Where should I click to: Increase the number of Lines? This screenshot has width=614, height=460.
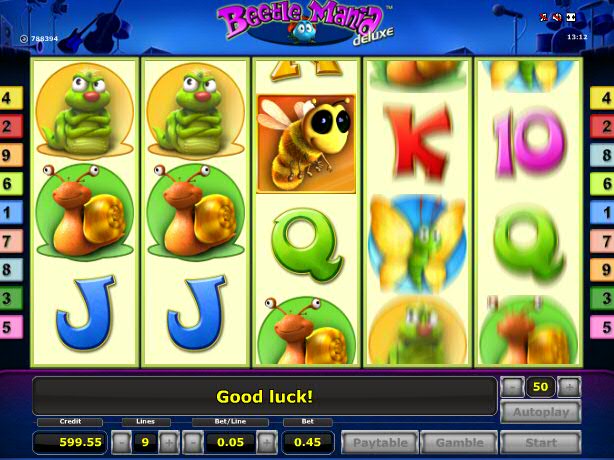(x=168, y=442)
